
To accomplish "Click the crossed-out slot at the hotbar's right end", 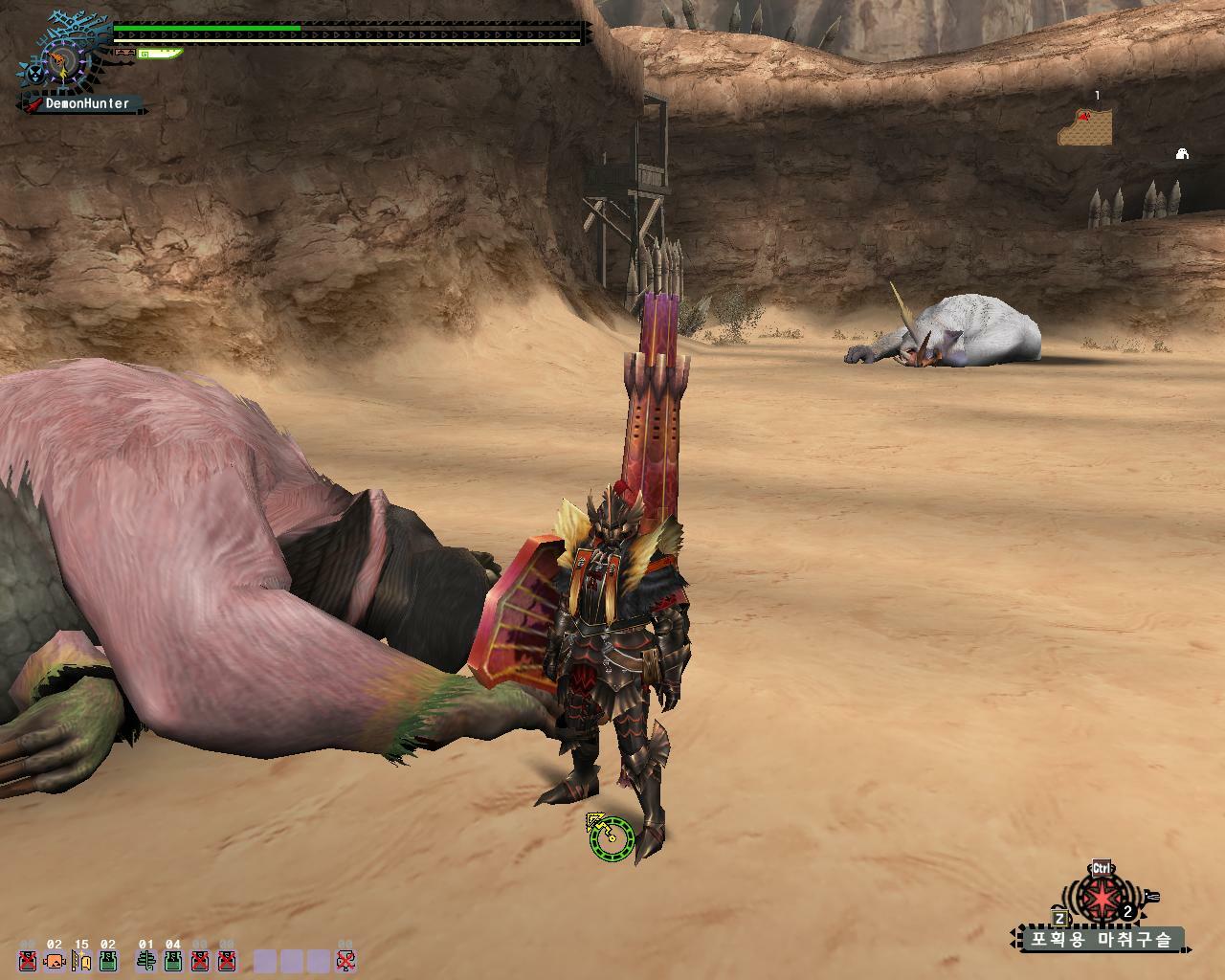I will (346, 960).
